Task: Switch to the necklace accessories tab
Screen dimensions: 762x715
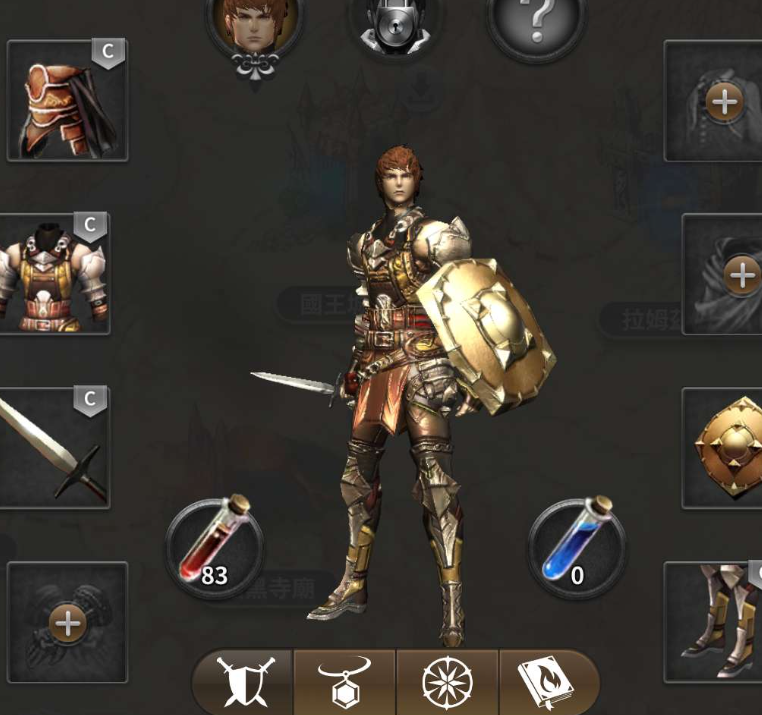Action: pos(344,683)
